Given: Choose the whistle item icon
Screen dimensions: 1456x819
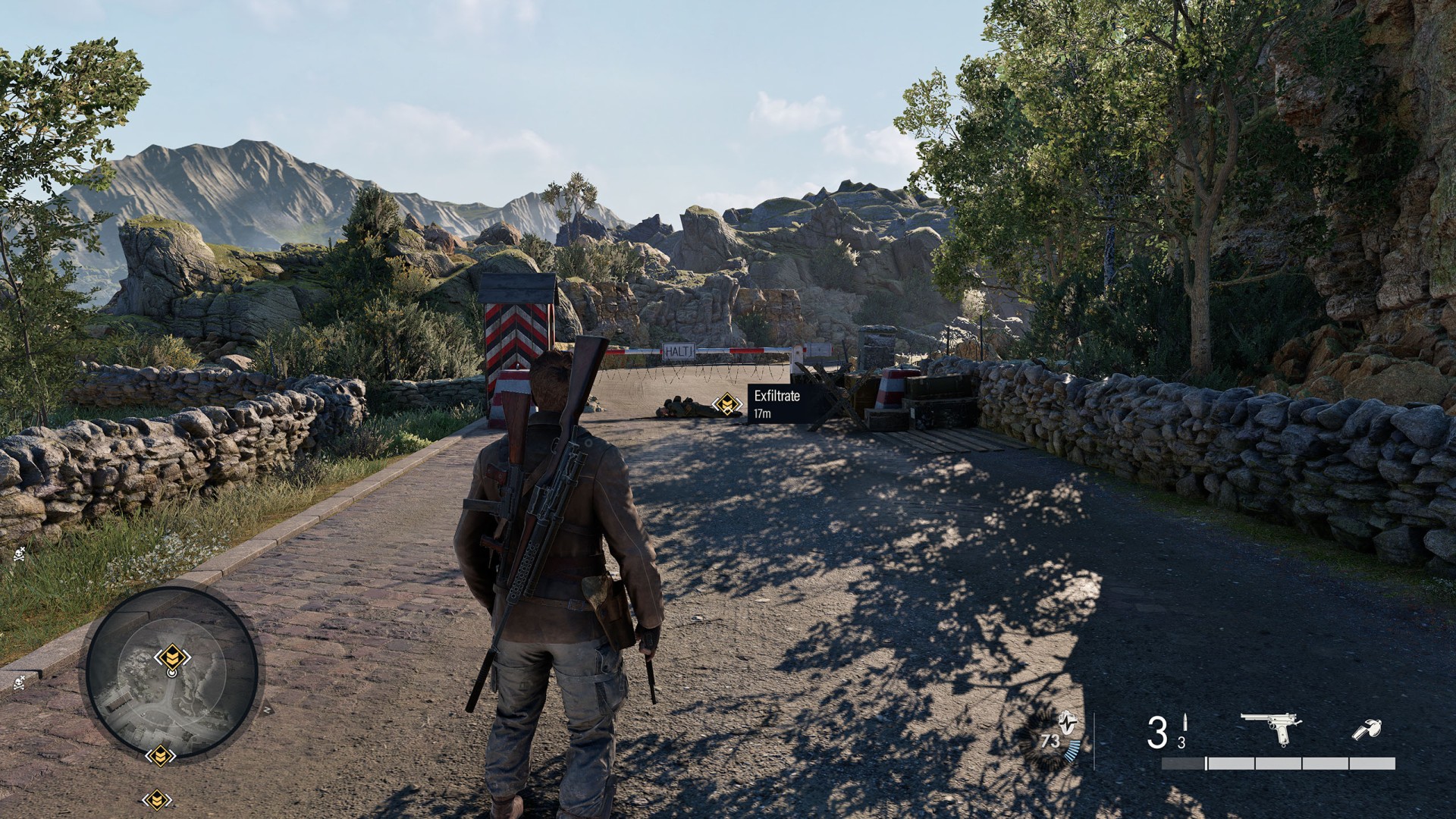Looking at the screenshot, I should coord(1367,730).
